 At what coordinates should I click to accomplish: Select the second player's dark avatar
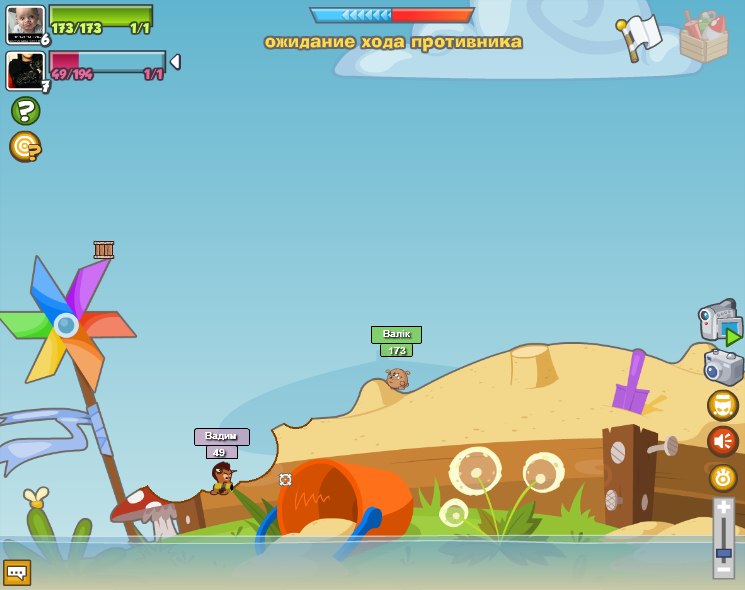[23, 71]
